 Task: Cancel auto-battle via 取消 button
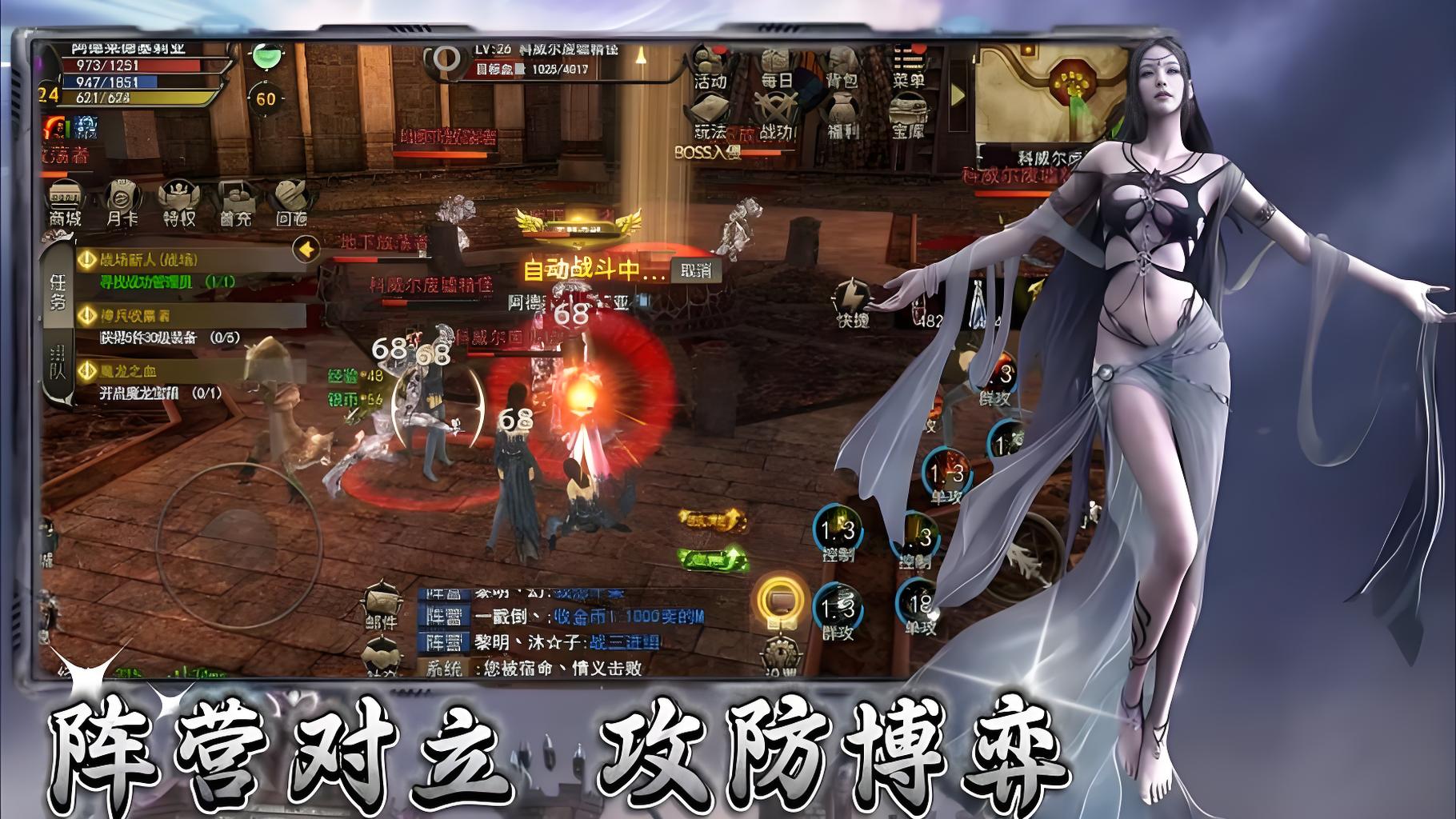click(x=694, y=272)
